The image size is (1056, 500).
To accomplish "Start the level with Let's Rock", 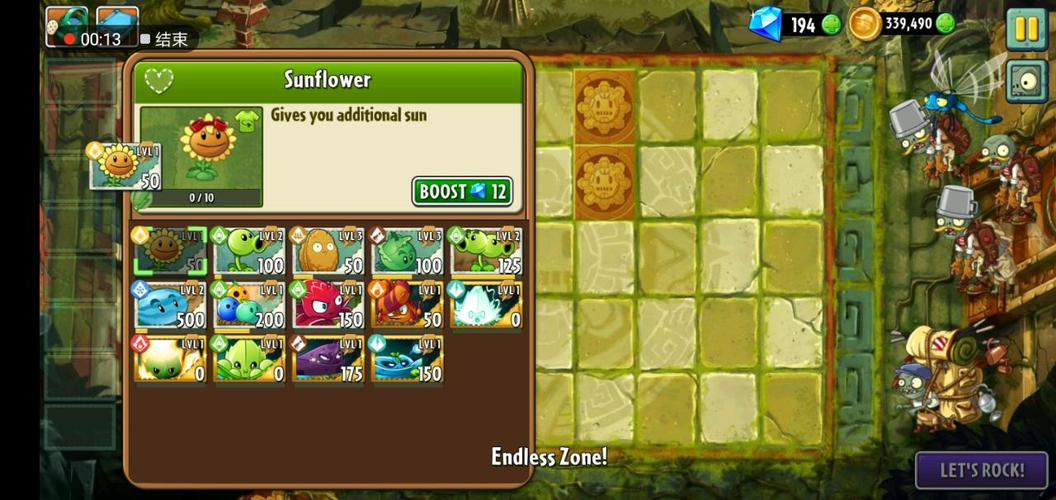I will 981,469.
